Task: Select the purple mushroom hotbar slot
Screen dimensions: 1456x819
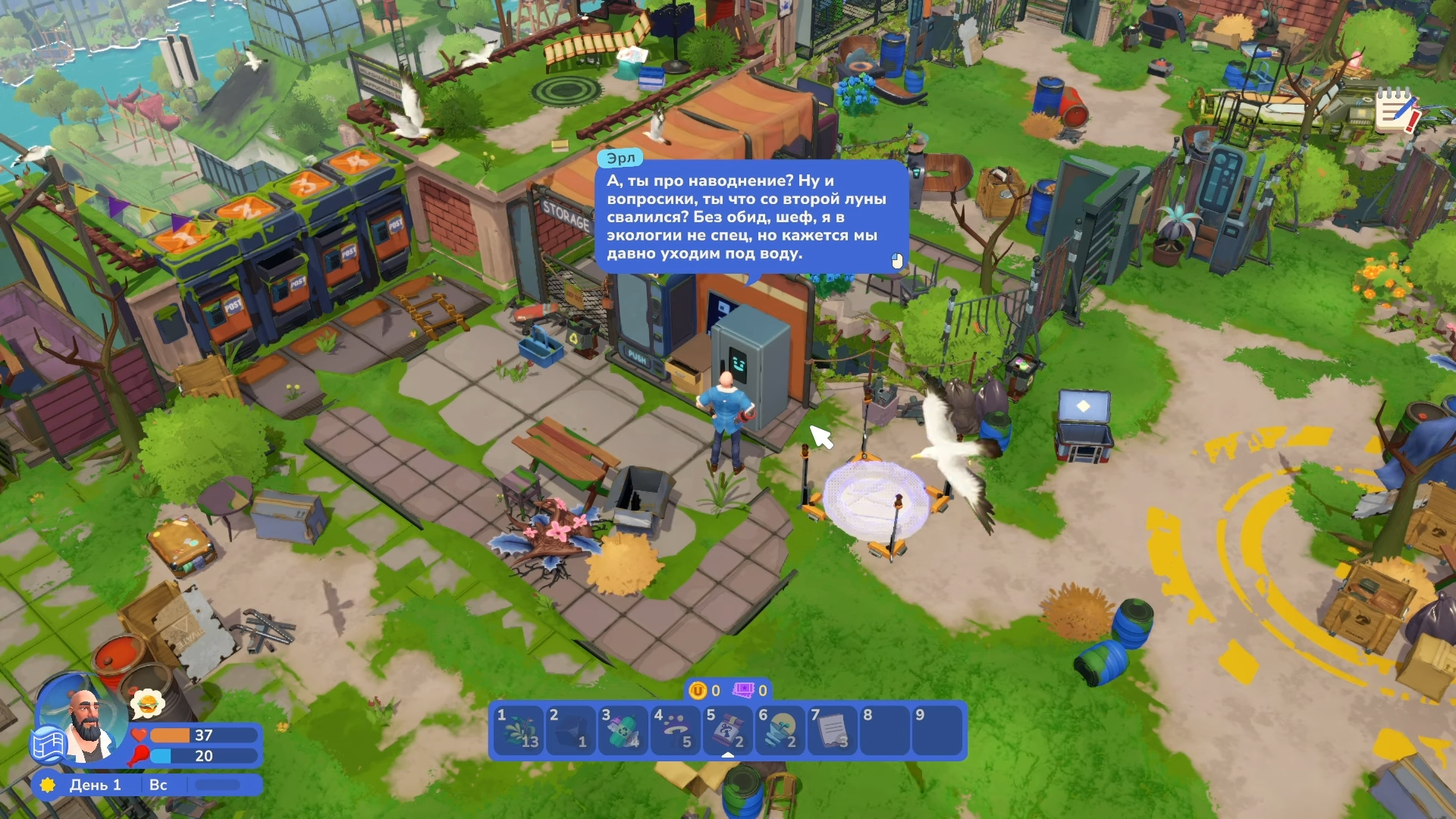Action: point(676,731)
